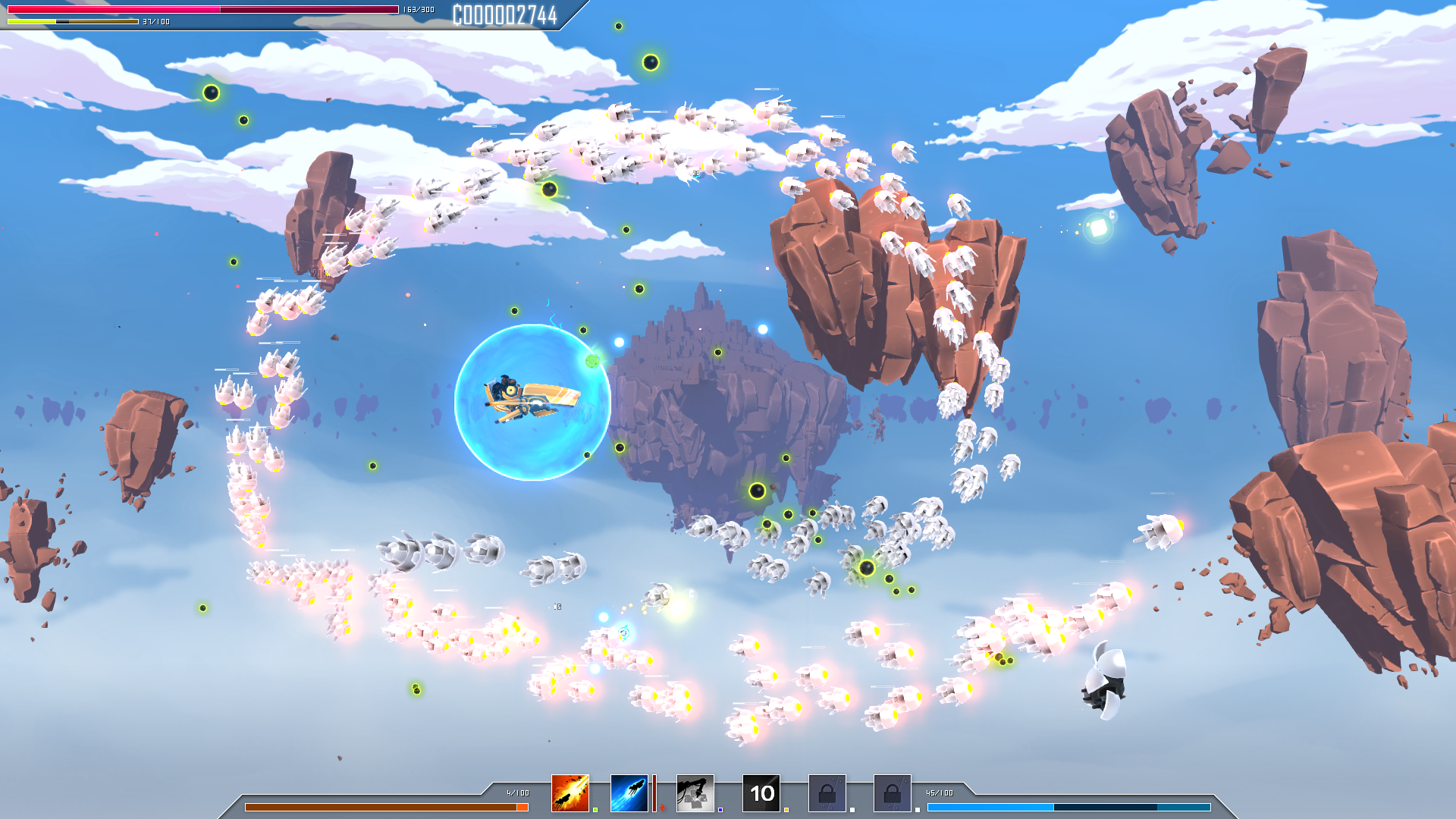
Task: Activate the orange fire blast ability
Action: (x=570, y=793)
